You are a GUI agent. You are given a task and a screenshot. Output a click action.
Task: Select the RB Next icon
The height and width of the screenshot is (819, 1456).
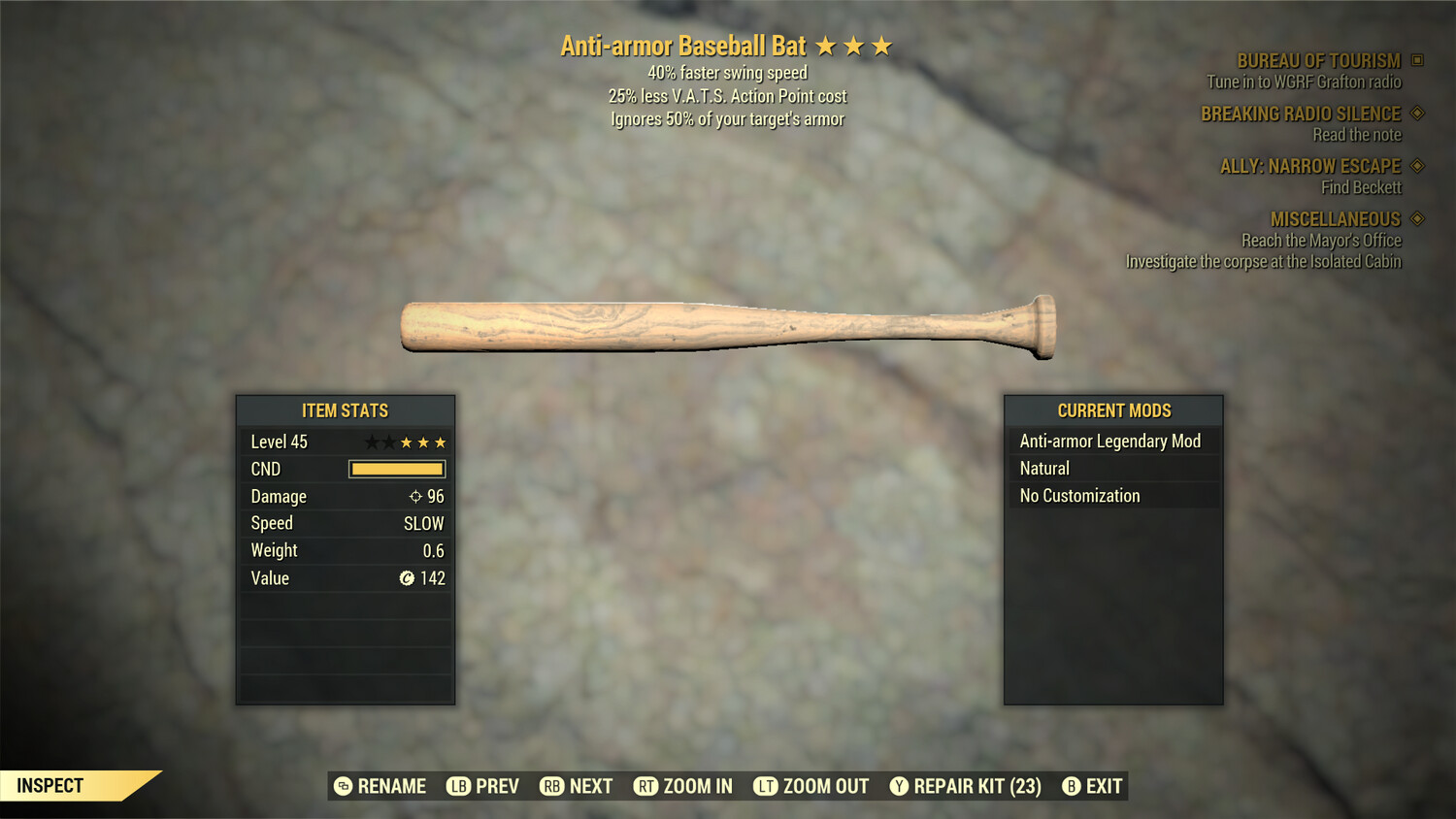click(x=553, y=786)
